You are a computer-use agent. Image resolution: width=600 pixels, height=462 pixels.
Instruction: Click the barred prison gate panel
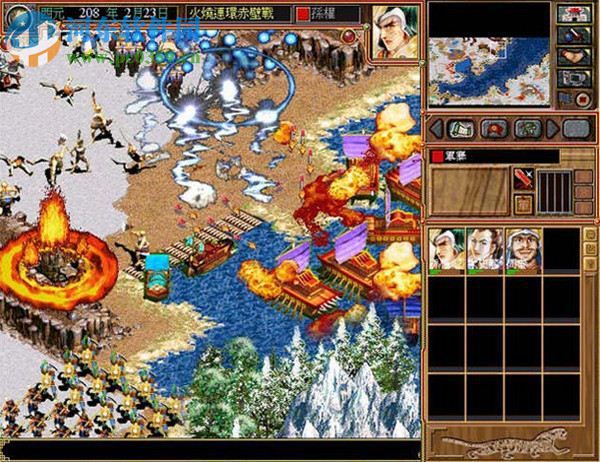(555, 190)
